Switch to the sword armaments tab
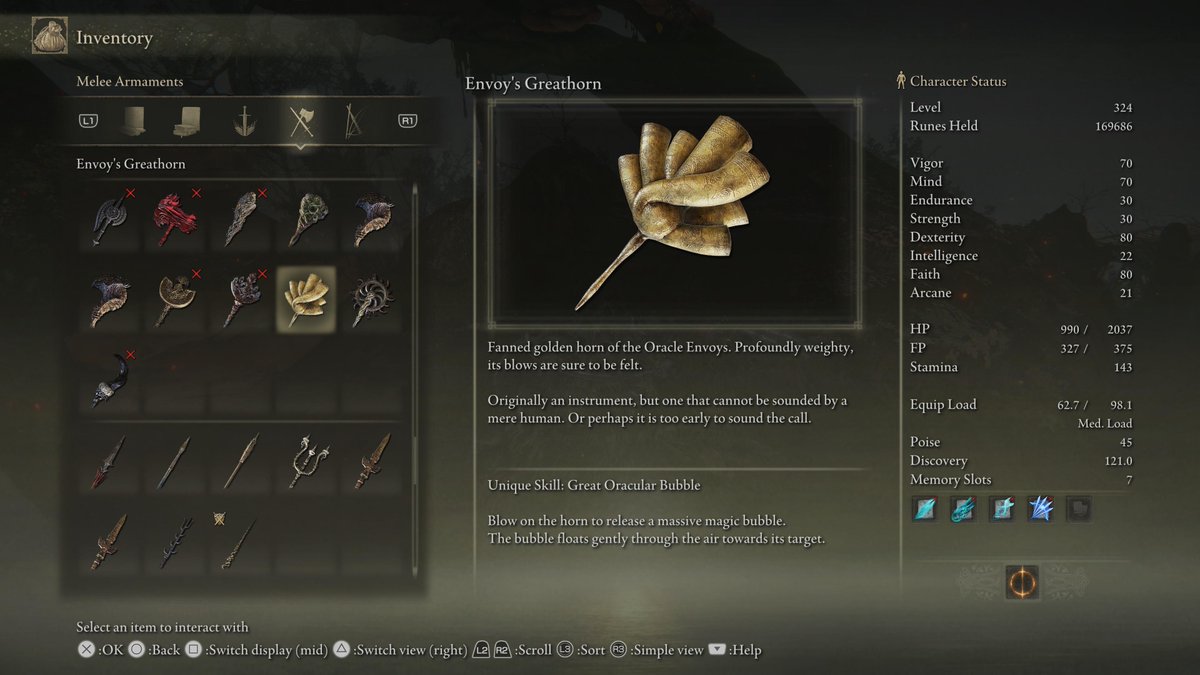Image resolution: width=1200 pixels, height=675 pixels. [x=243, y=122]
